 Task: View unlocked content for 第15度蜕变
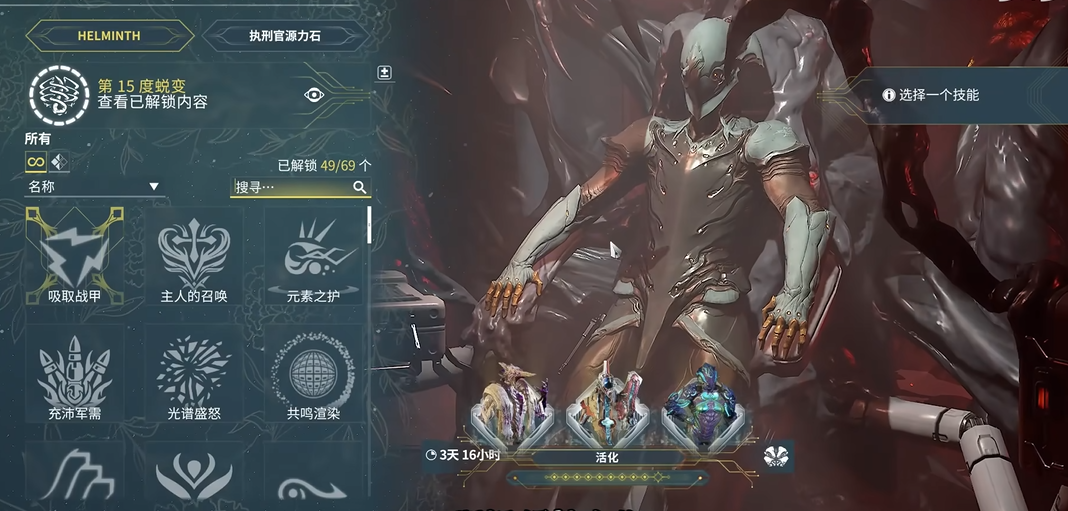click(x=152, y=102)
